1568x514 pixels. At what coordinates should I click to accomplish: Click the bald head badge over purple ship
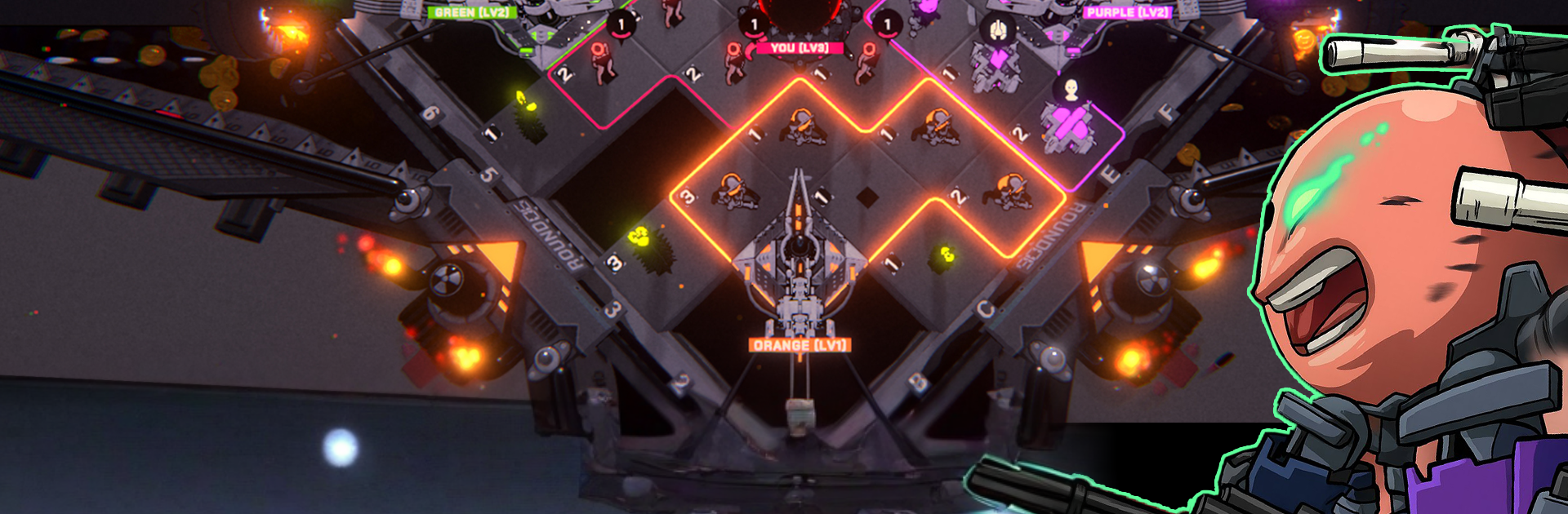tap(1071, 88)
